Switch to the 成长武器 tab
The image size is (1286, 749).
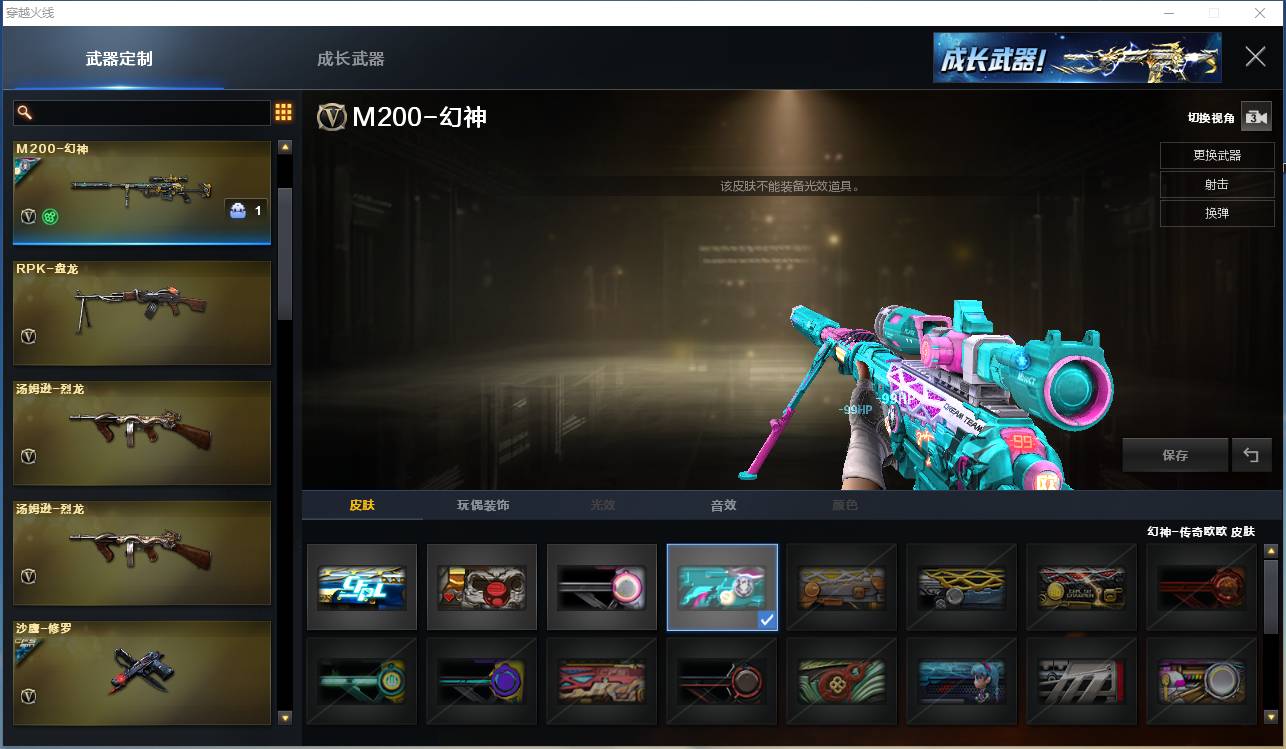coord(350,59)
